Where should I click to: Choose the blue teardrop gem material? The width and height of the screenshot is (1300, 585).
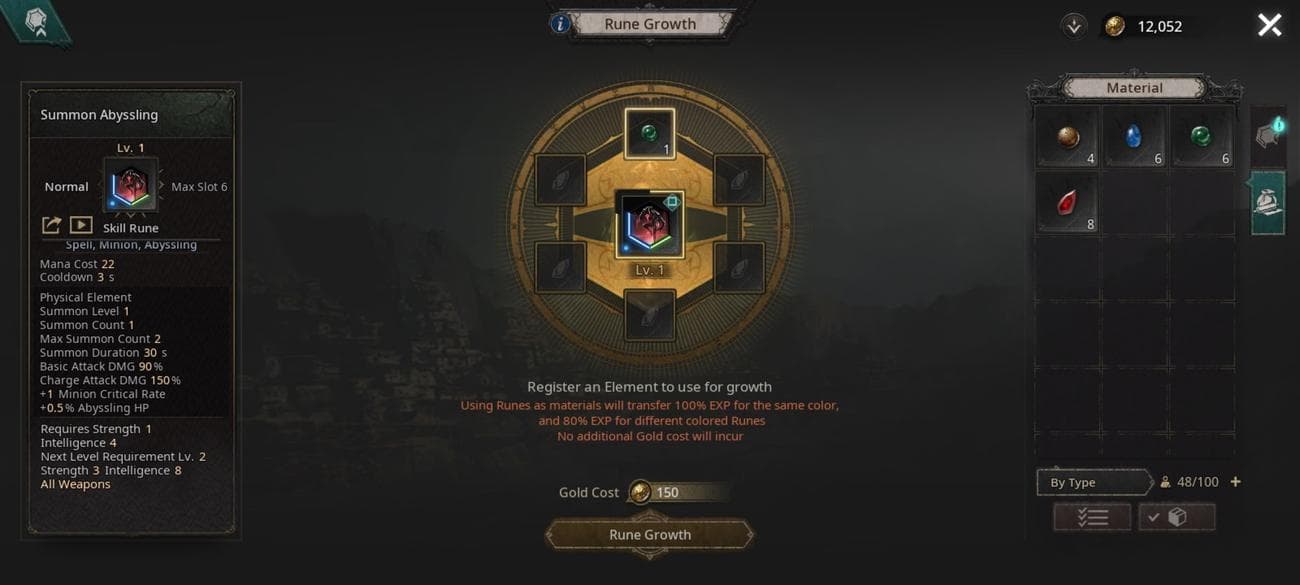point(1134,137)
